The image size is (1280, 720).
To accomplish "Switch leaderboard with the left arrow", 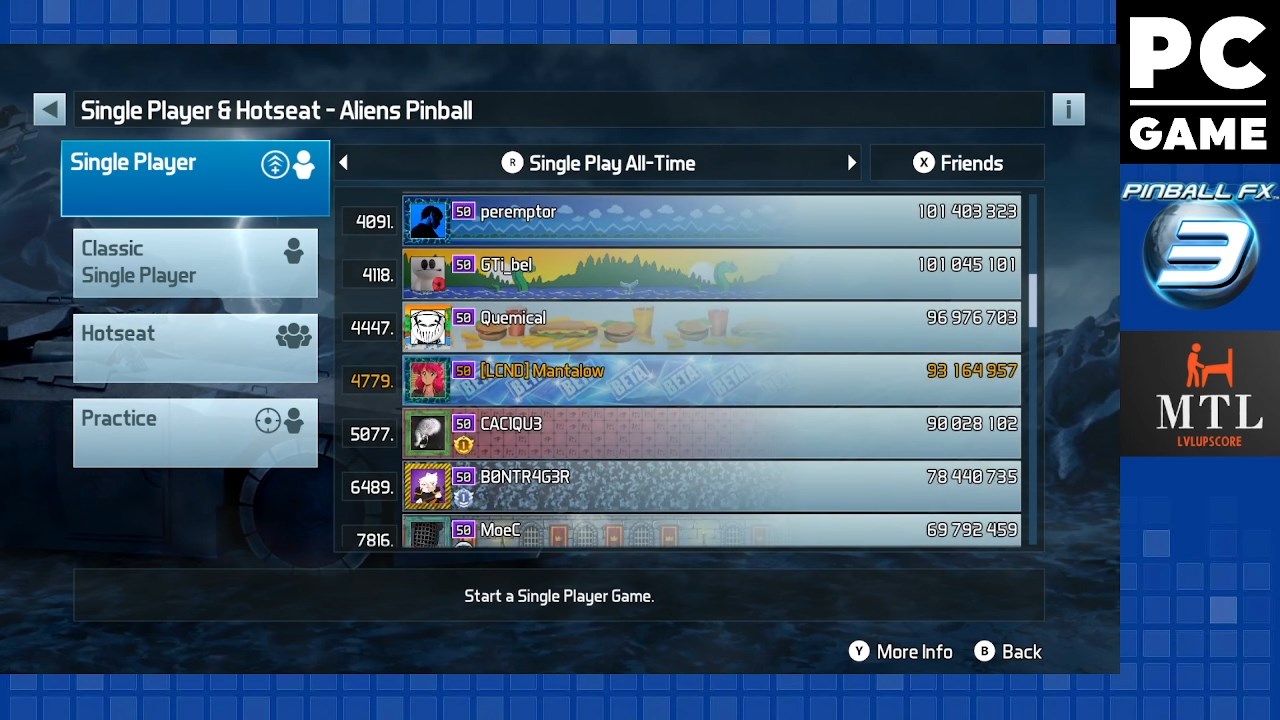I will coord(344,163).
